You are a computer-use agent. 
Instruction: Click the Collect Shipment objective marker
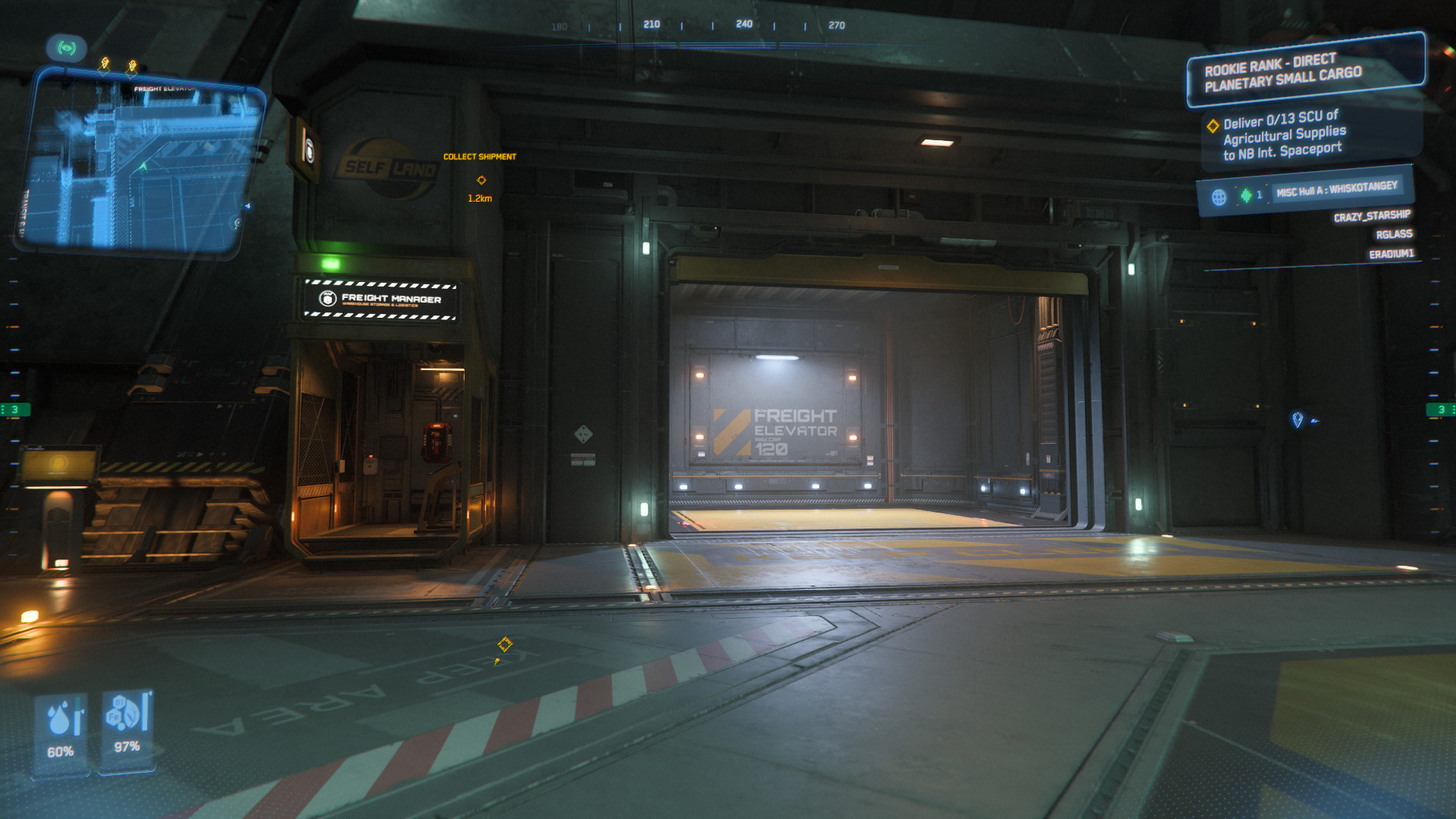481,180
